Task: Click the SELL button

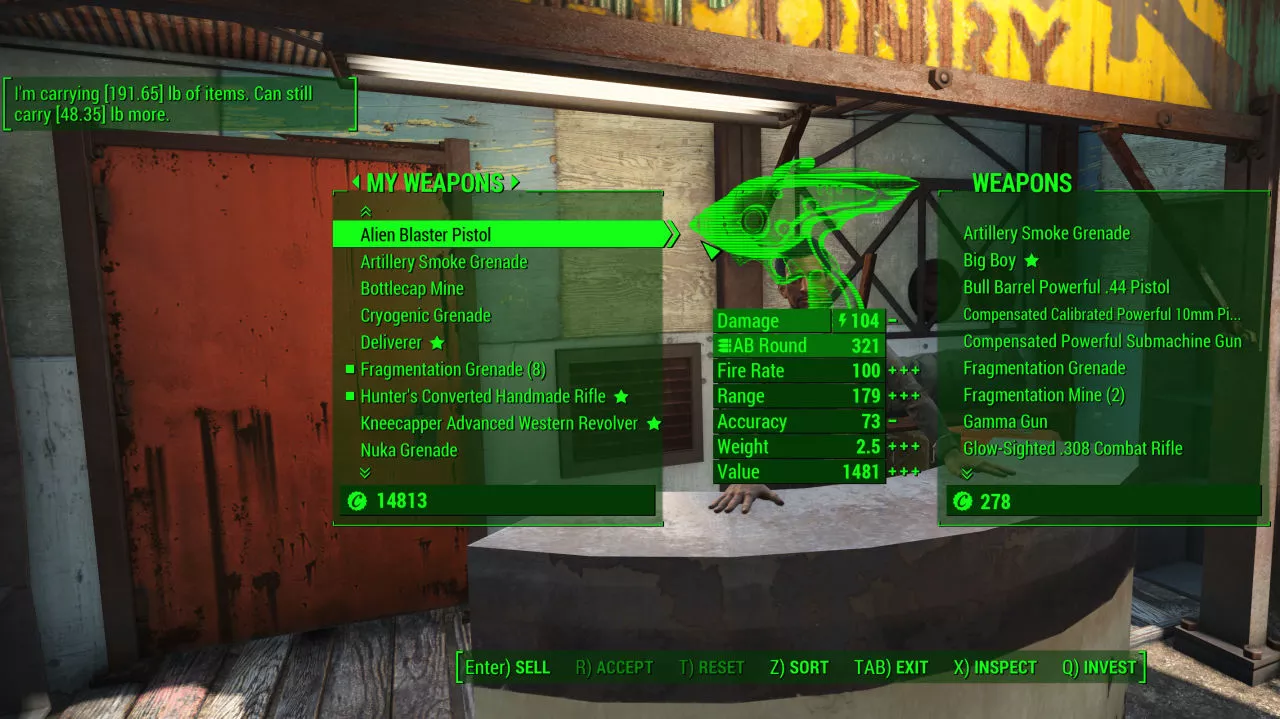Action: 508,668
